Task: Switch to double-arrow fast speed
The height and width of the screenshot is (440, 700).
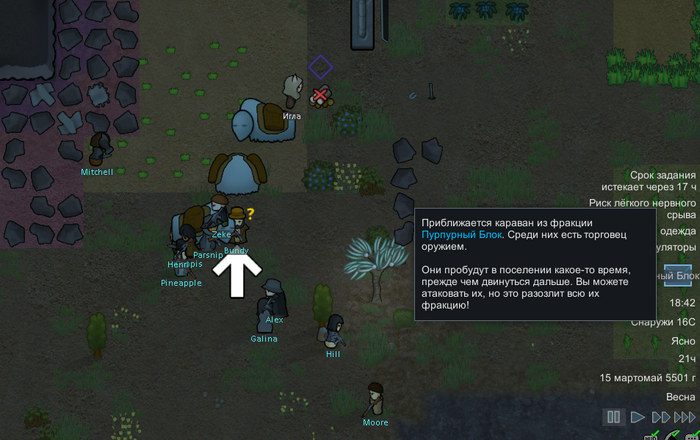Action: [x=661, y=417]
